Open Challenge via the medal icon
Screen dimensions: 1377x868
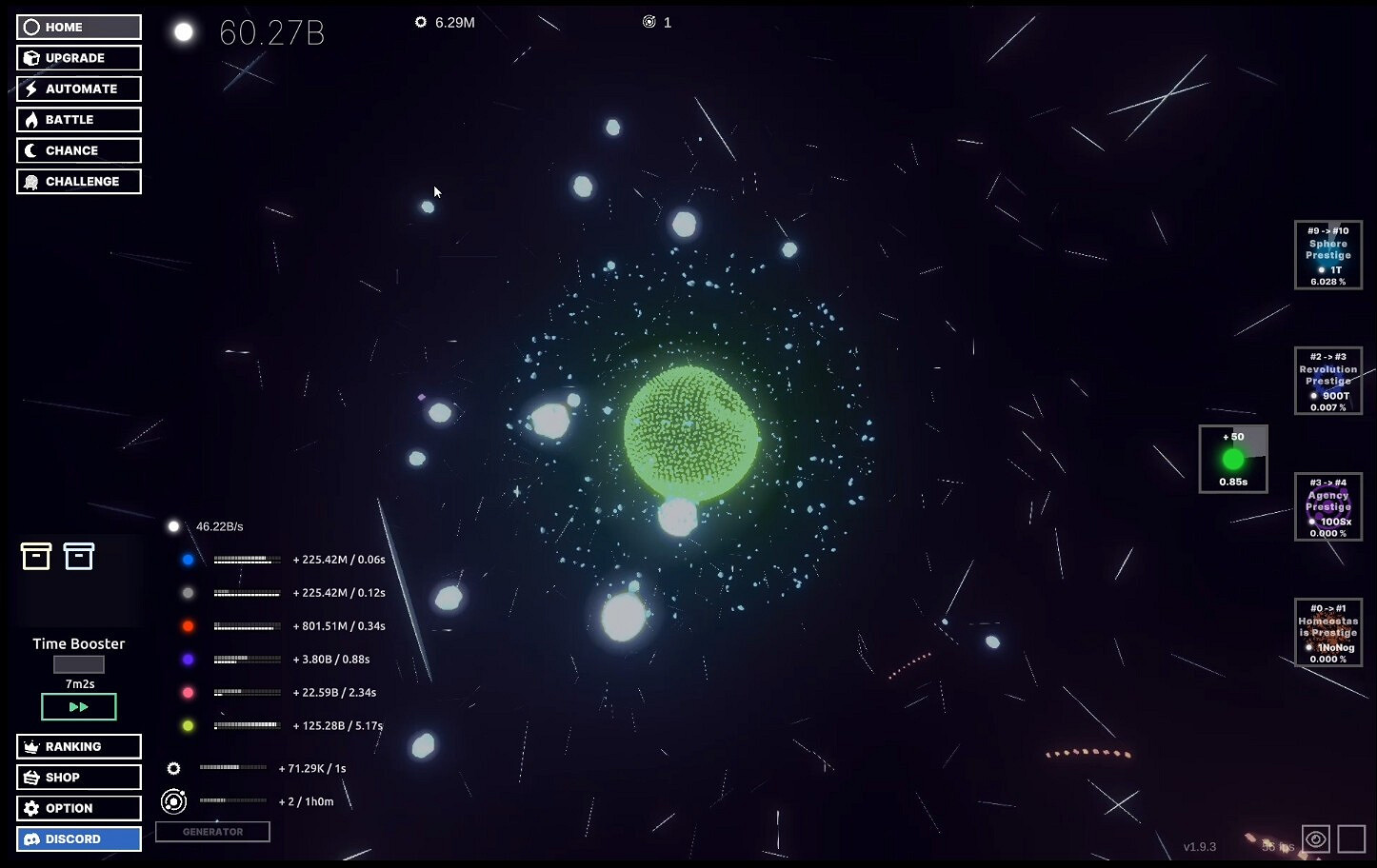(x=31, y=181)
